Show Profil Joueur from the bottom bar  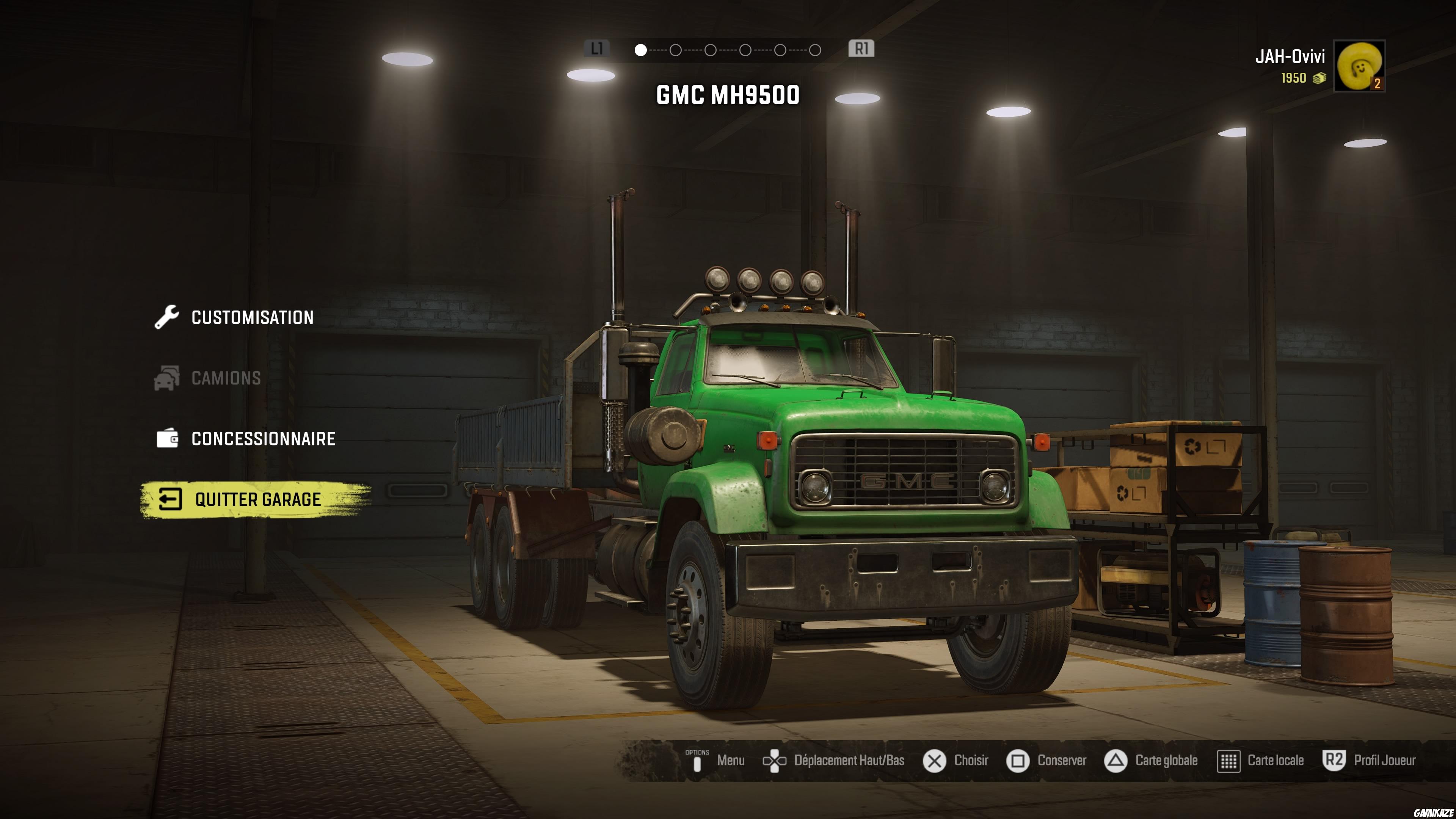point(1384,761)
